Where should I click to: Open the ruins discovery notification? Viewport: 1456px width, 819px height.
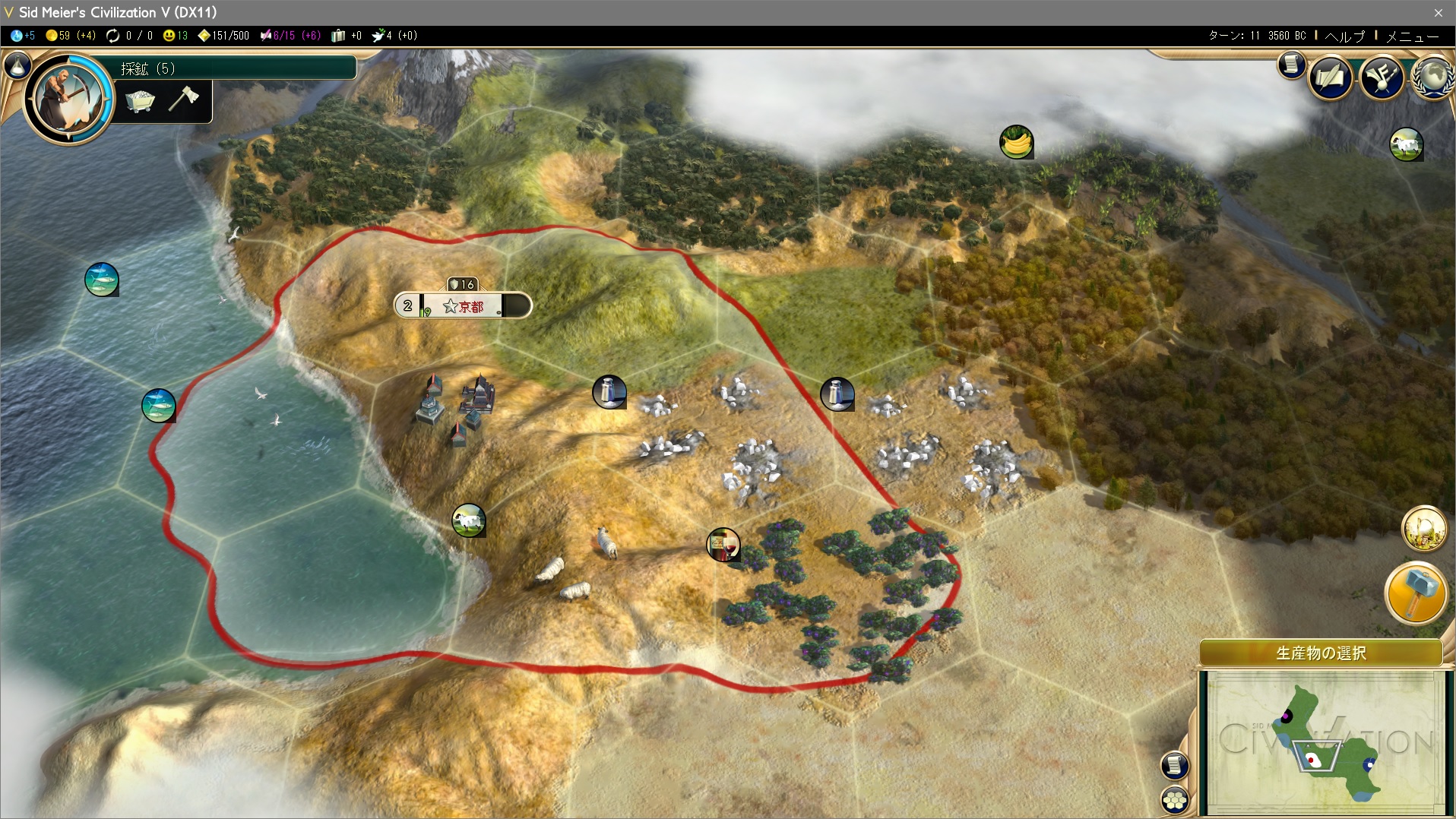(x=1424, y=528)
